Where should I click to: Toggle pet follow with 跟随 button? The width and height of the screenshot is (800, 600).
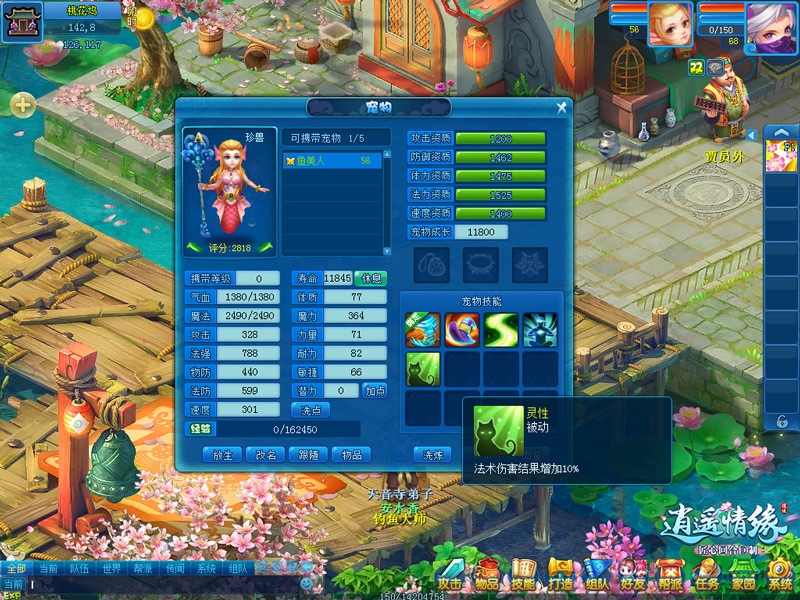[308, 454]
